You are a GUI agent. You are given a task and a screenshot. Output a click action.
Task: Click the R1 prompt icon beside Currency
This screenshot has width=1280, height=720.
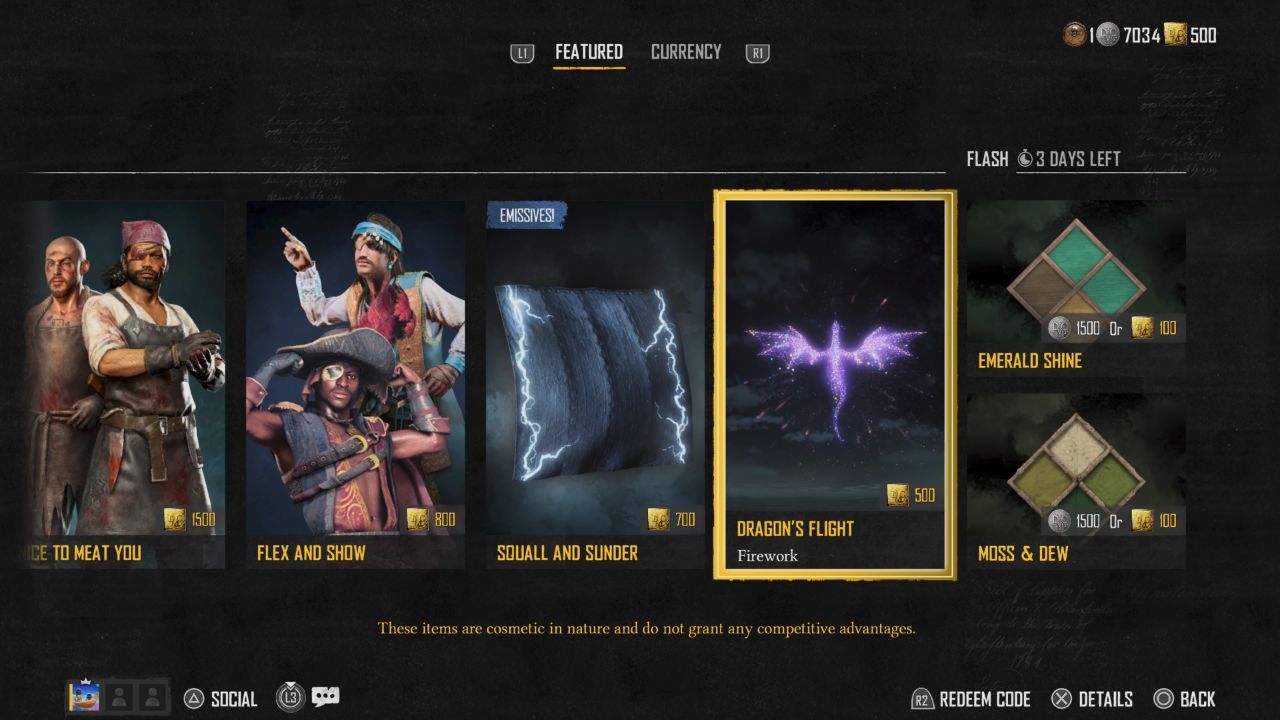tap(755, 51)
